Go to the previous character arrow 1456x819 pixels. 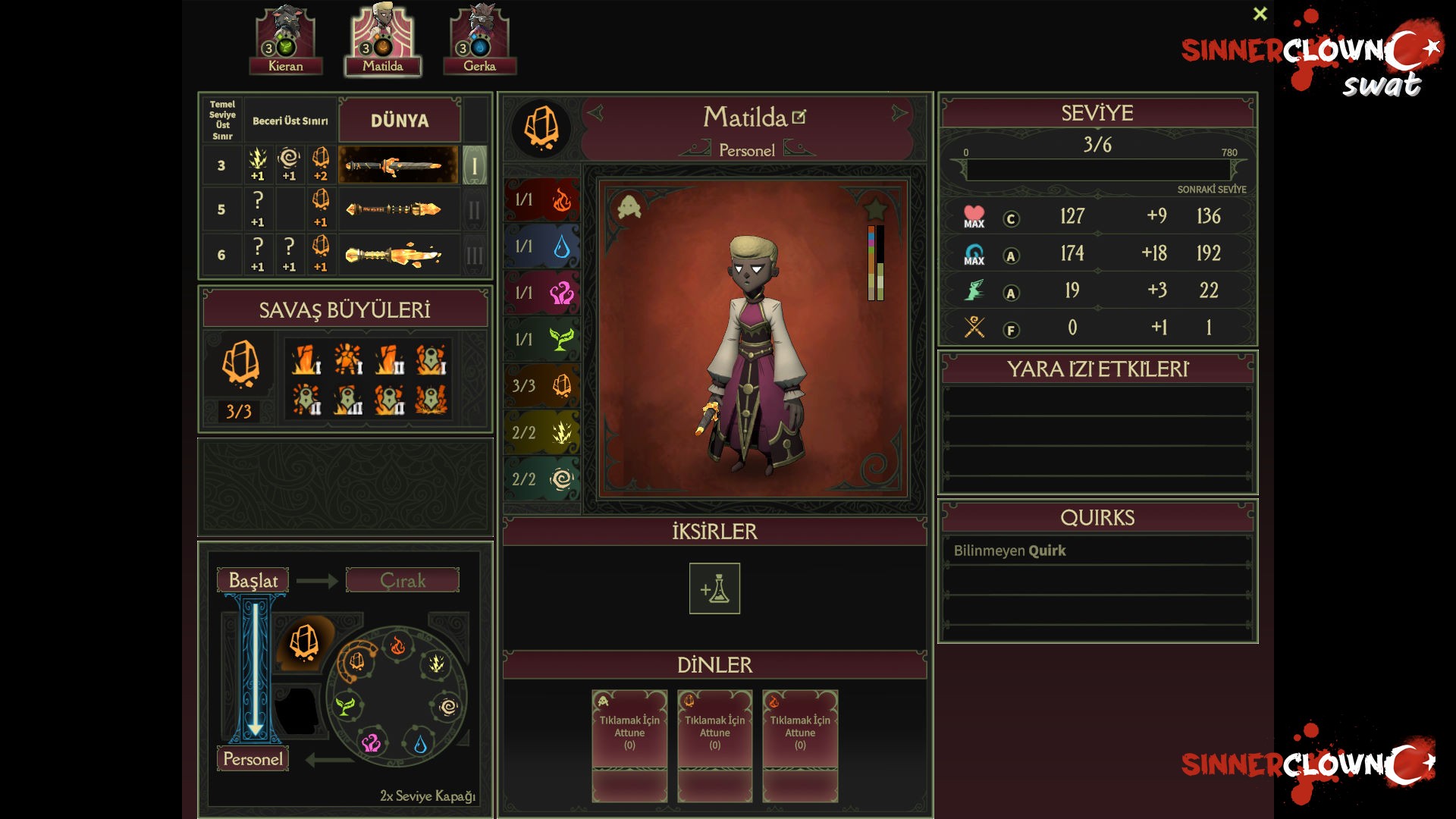click(x=595, y=114)
